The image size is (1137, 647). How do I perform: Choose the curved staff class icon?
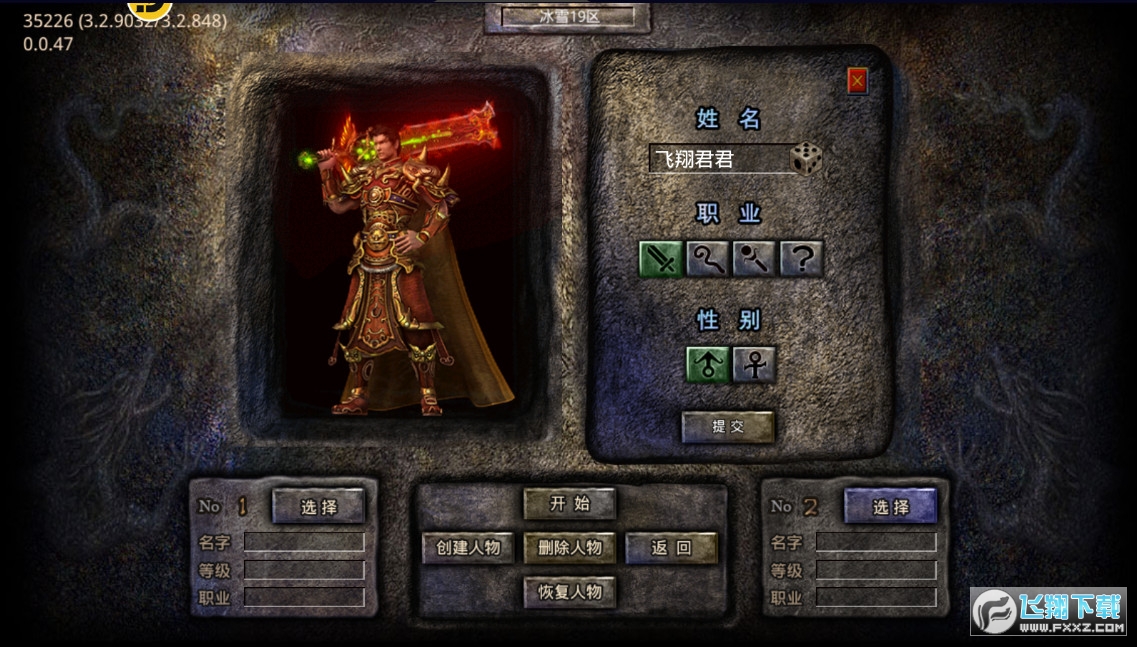pos(707,260)
